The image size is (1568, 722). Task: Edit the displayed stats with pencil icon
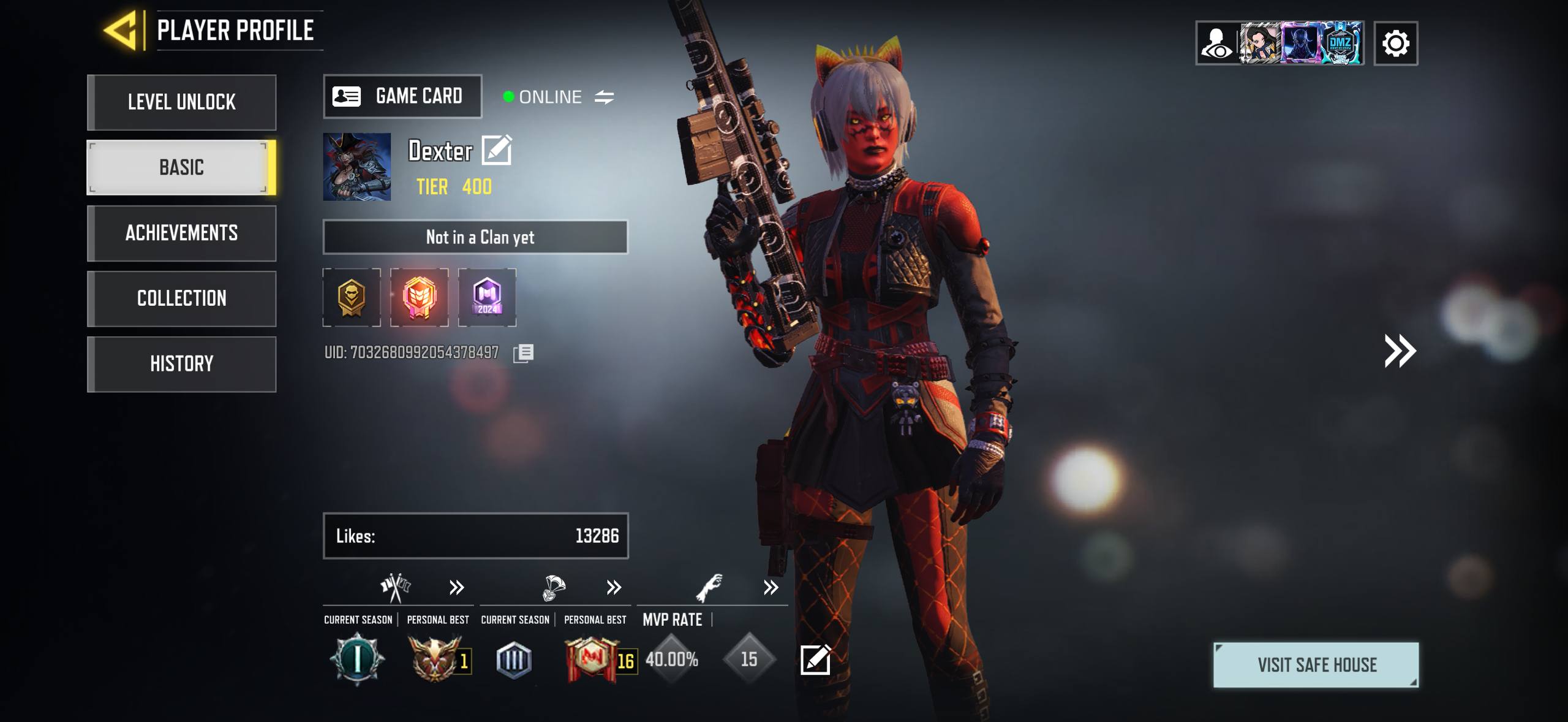pos(815,659)
